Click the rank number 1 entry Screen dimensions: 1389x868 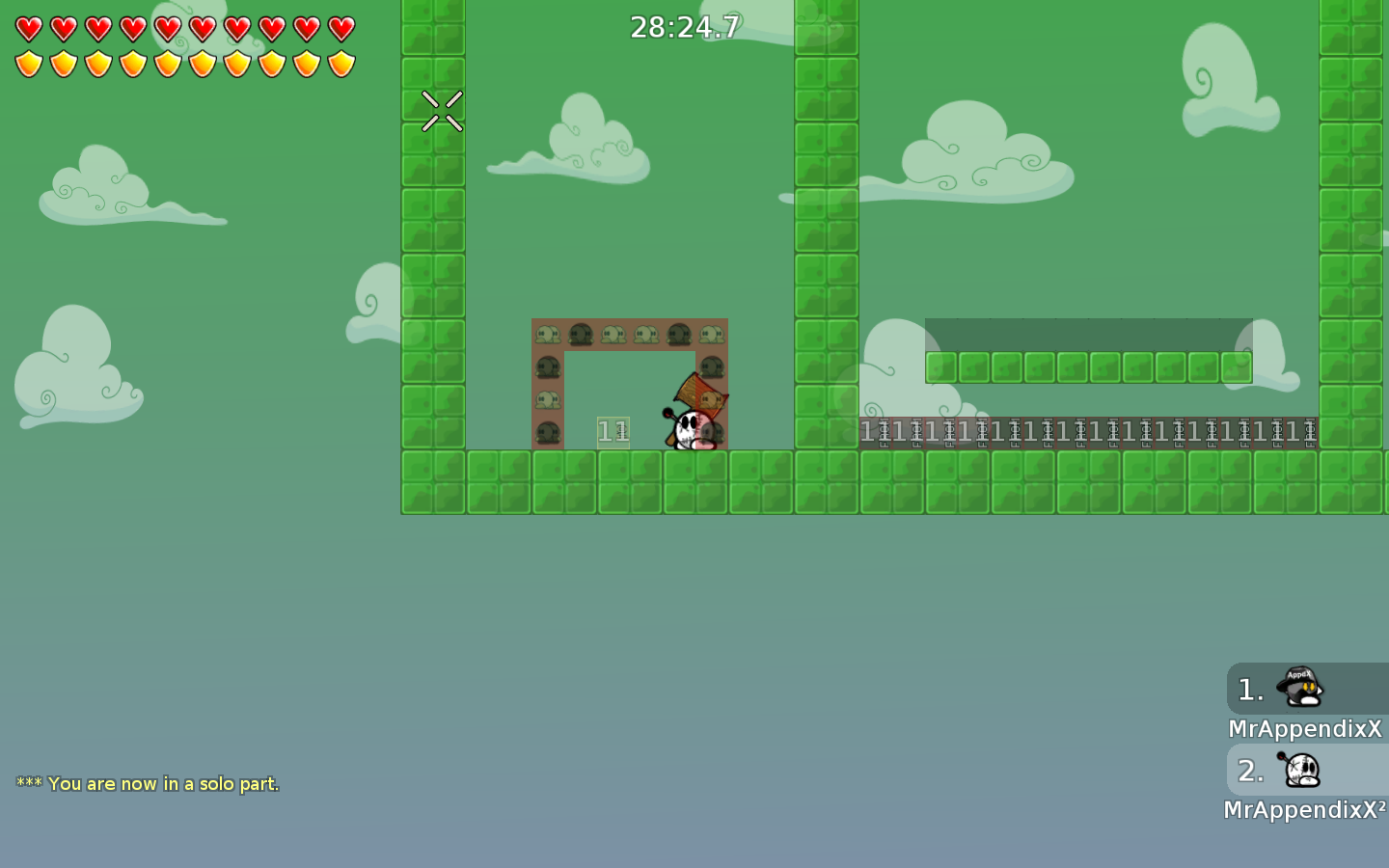coord(1249,689)
